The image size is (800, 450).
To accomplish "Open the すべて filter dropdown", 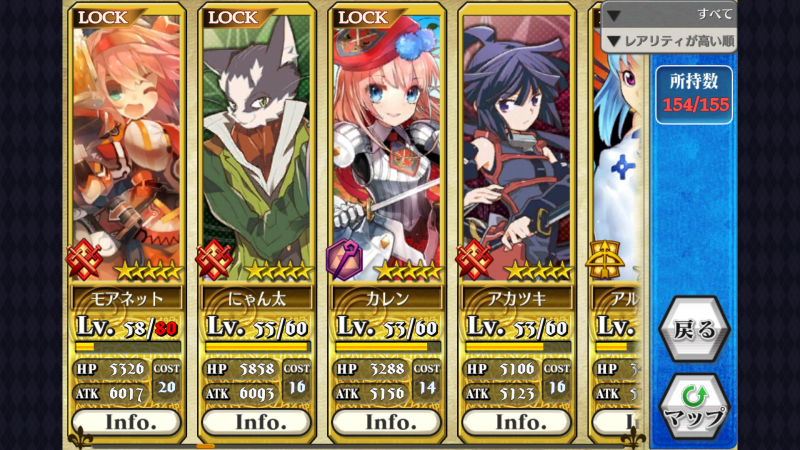I will click(x=669, y=14).
